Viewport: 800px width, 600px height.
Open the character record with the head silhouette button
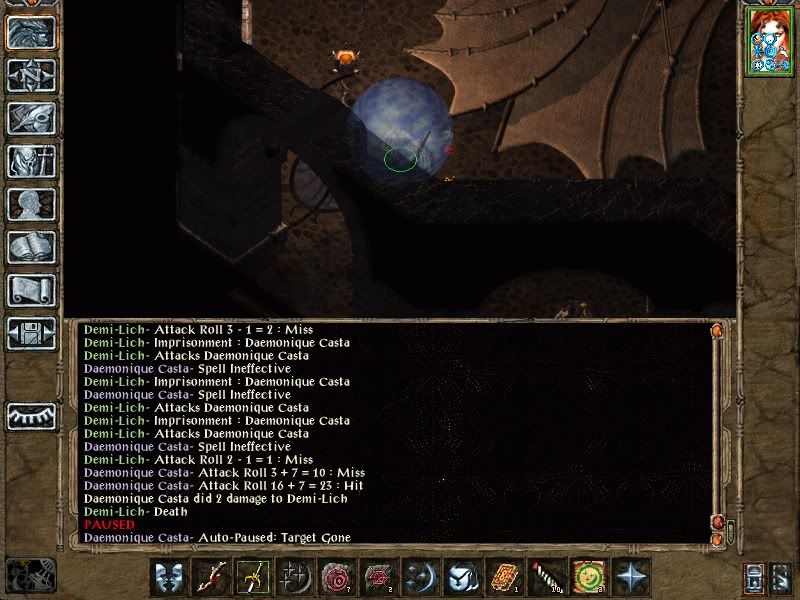(x=31, y=204)
